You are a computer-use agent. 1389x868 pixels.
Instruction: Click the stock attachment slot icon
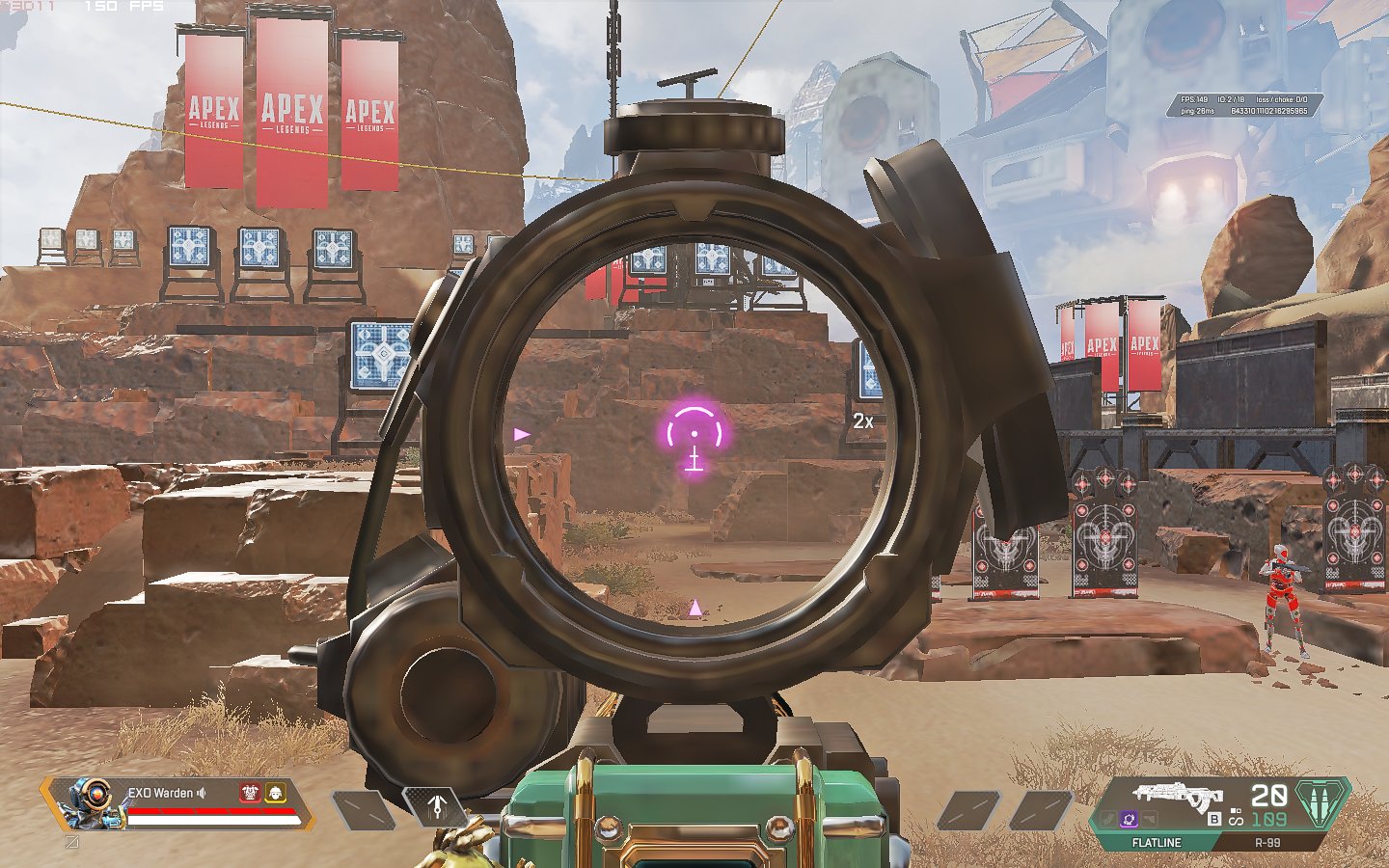(1151, 819)
